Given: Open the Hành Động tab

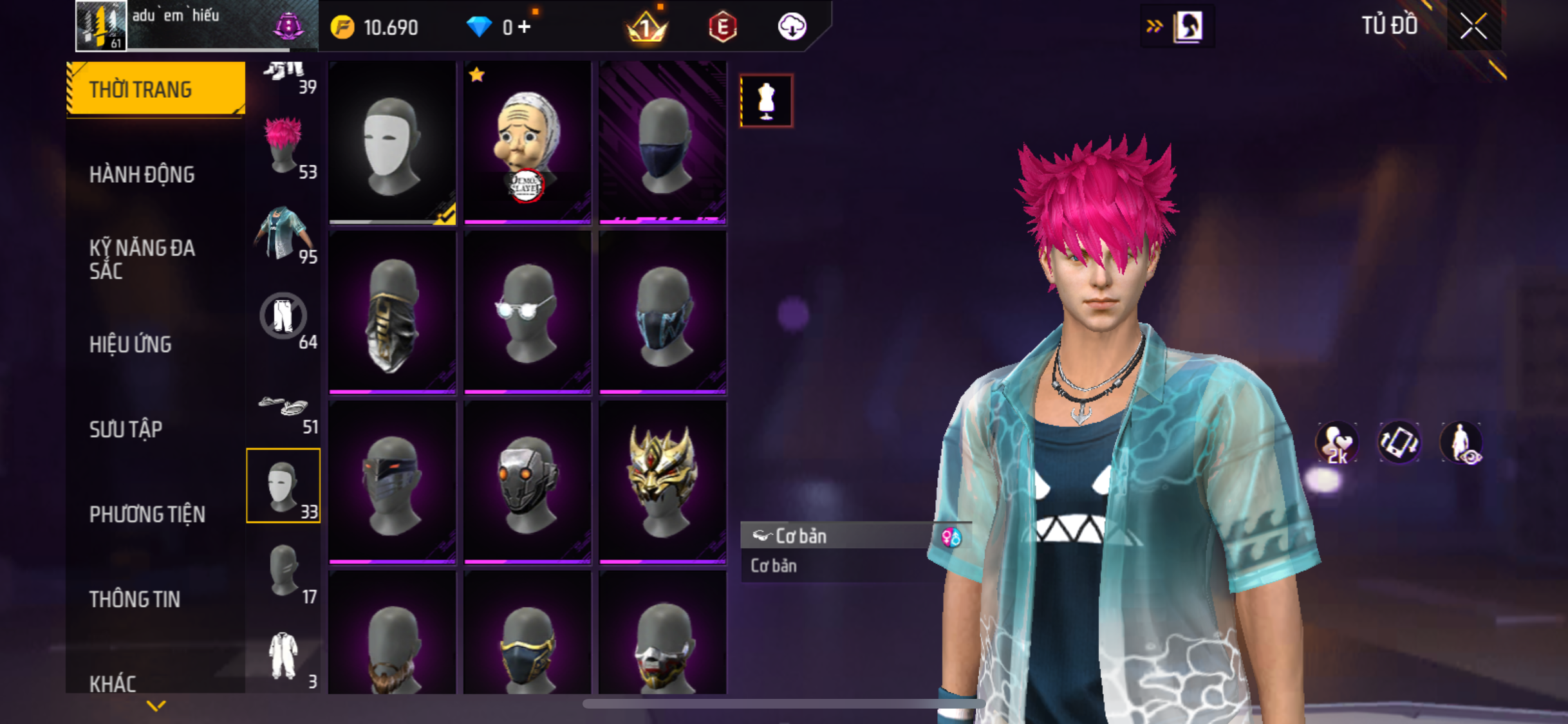Looking at the screenshot, I should click(142, 174).
